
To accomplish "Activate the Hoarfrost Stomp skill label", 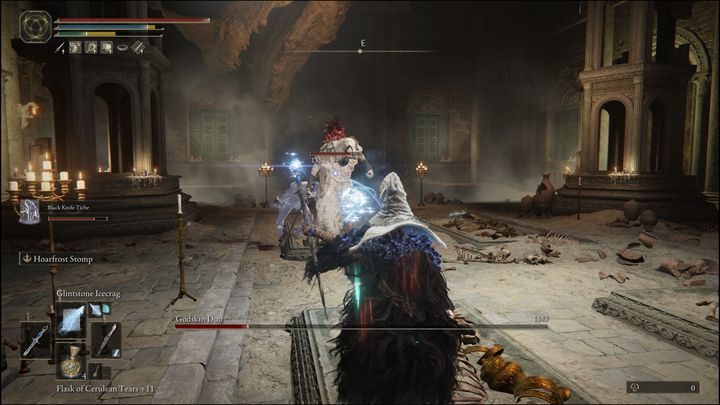I will (x=62, y=259).
